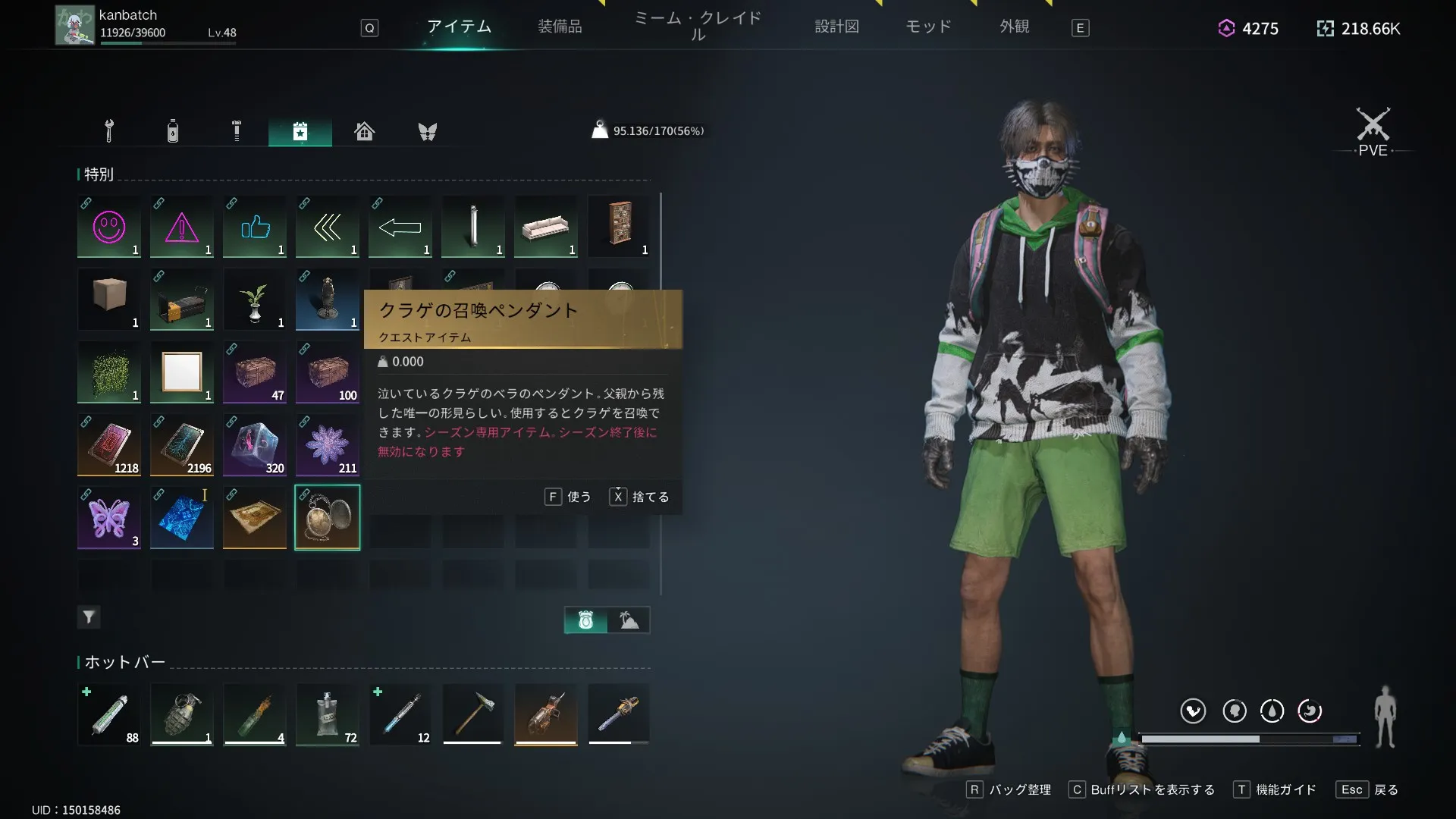1456x819 pixels.
Task: Open the inventory filter funnel
Action: coord(89,617)
